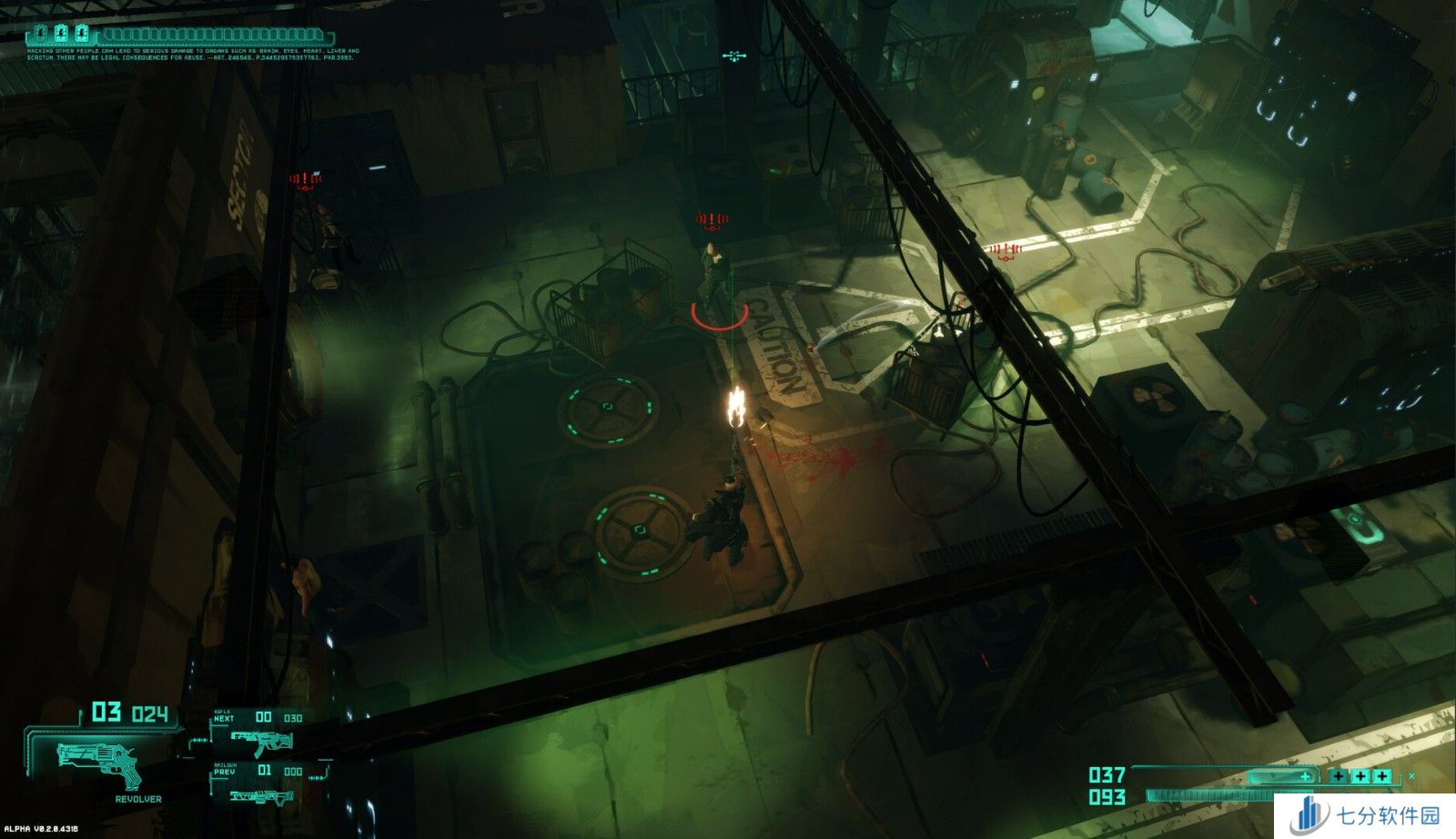
Task: Open the 七分软件园 watermark logo
Action: [1367, 815]
